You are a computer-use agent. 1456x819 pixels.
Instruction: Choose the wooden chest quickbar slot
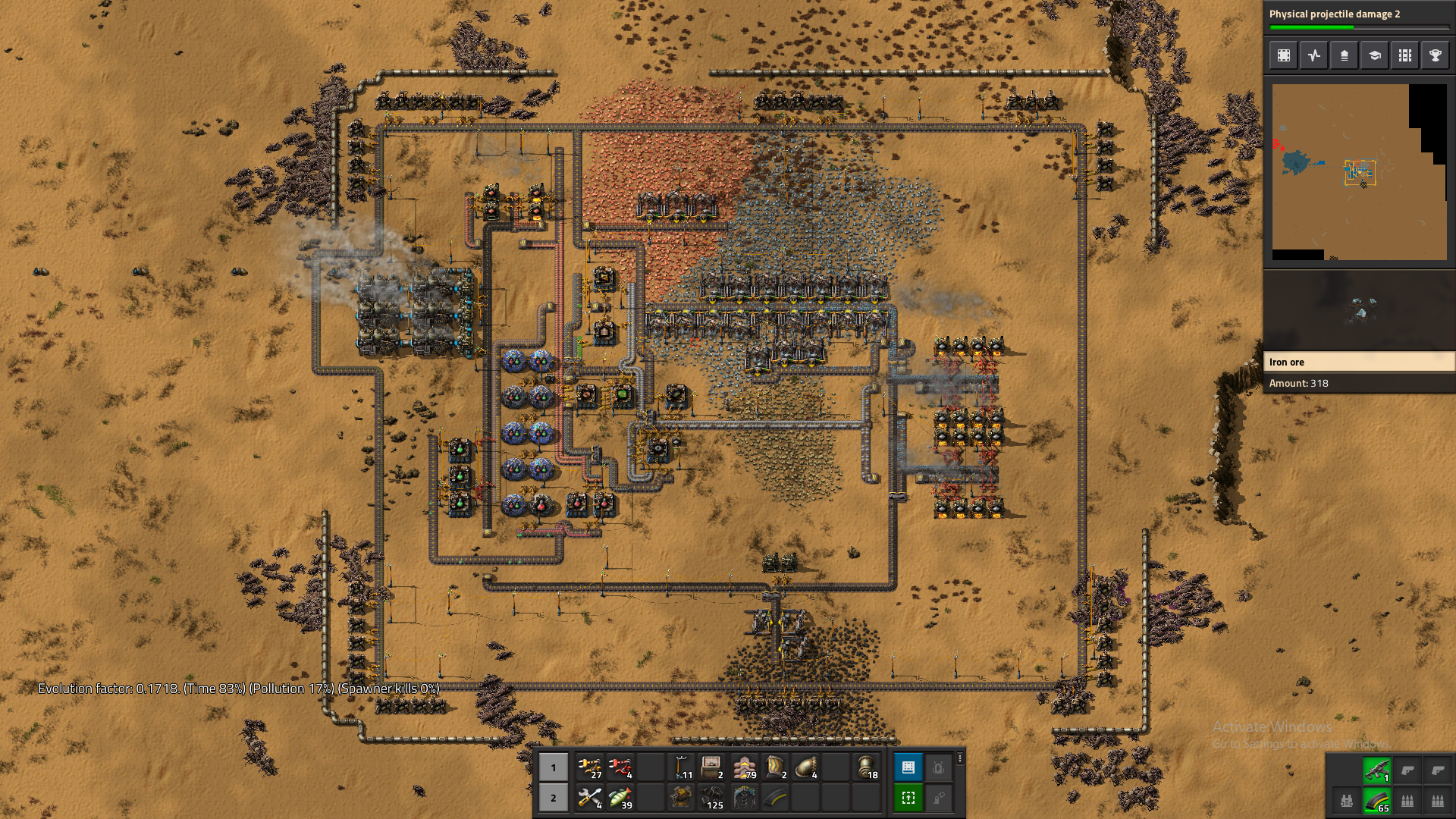click(711, 767)
